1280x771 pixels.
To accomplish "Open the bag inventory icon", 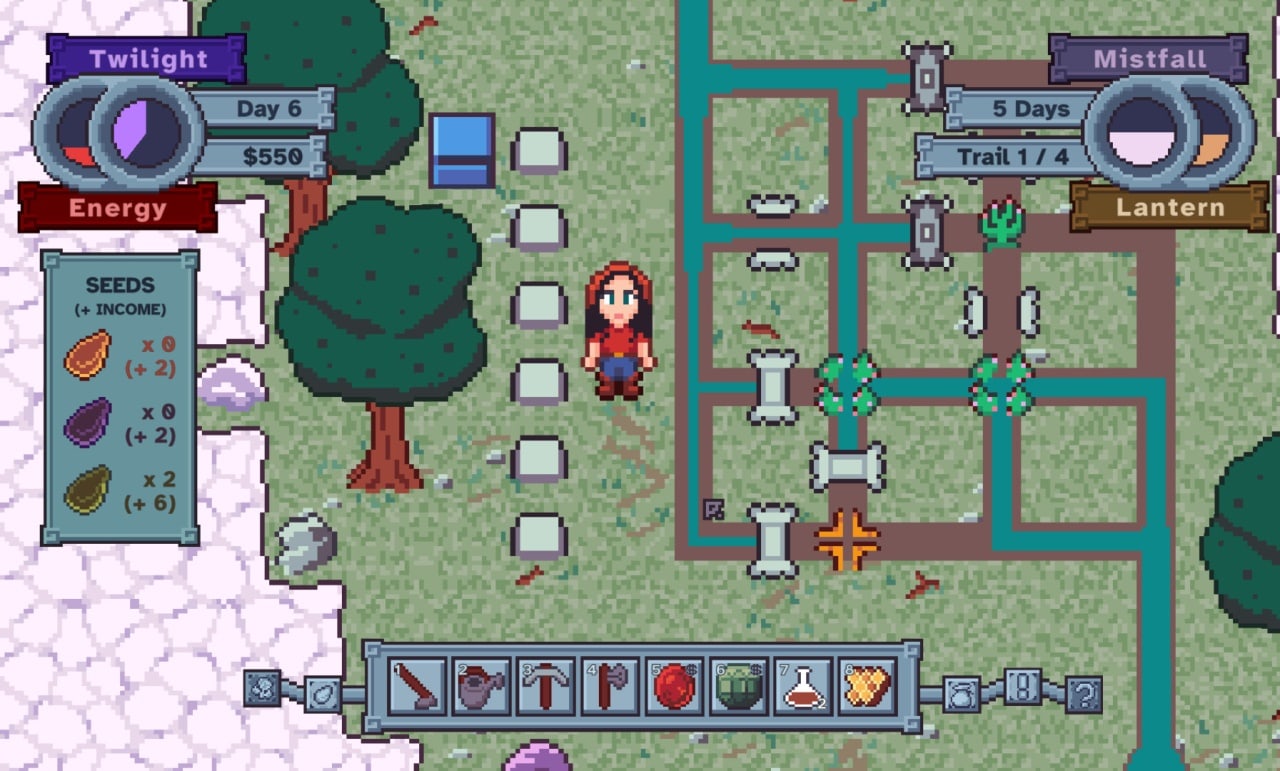I will pyautogui.click(x=961, y=692).
